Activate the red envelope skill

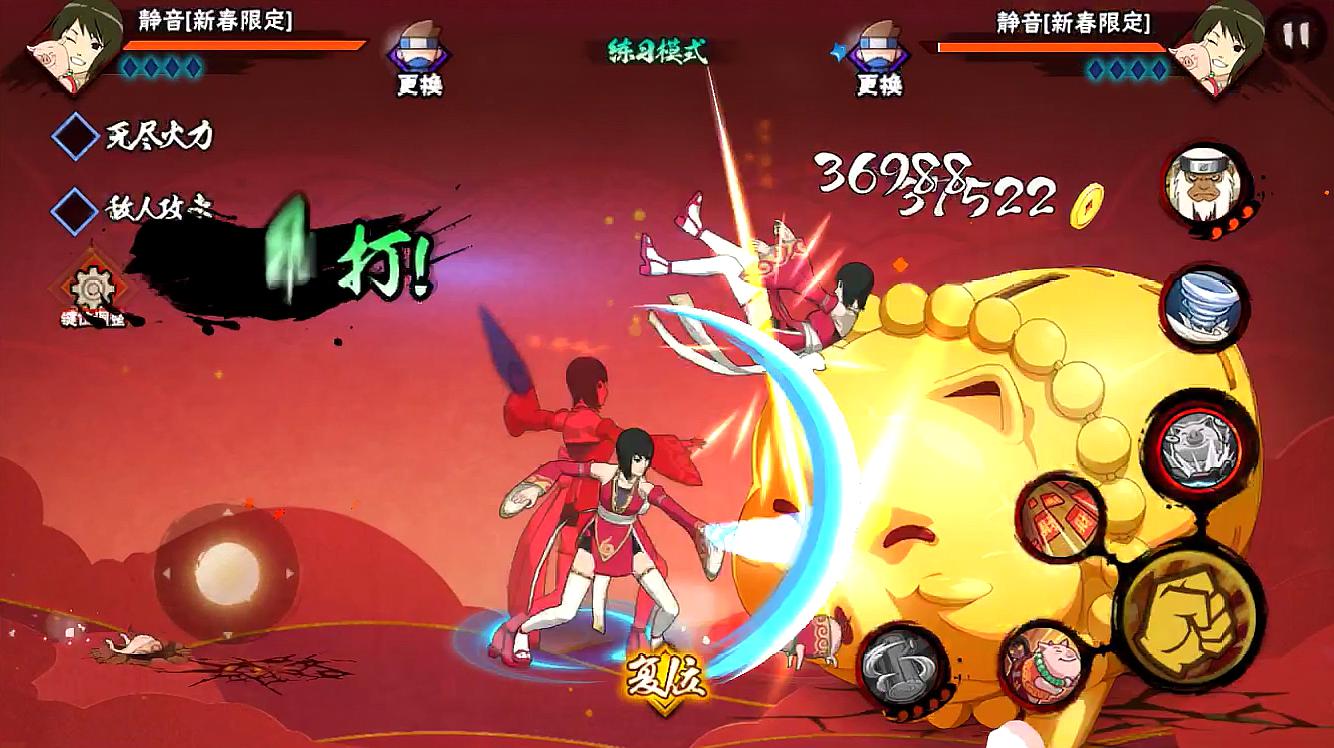pos(1059,518)
